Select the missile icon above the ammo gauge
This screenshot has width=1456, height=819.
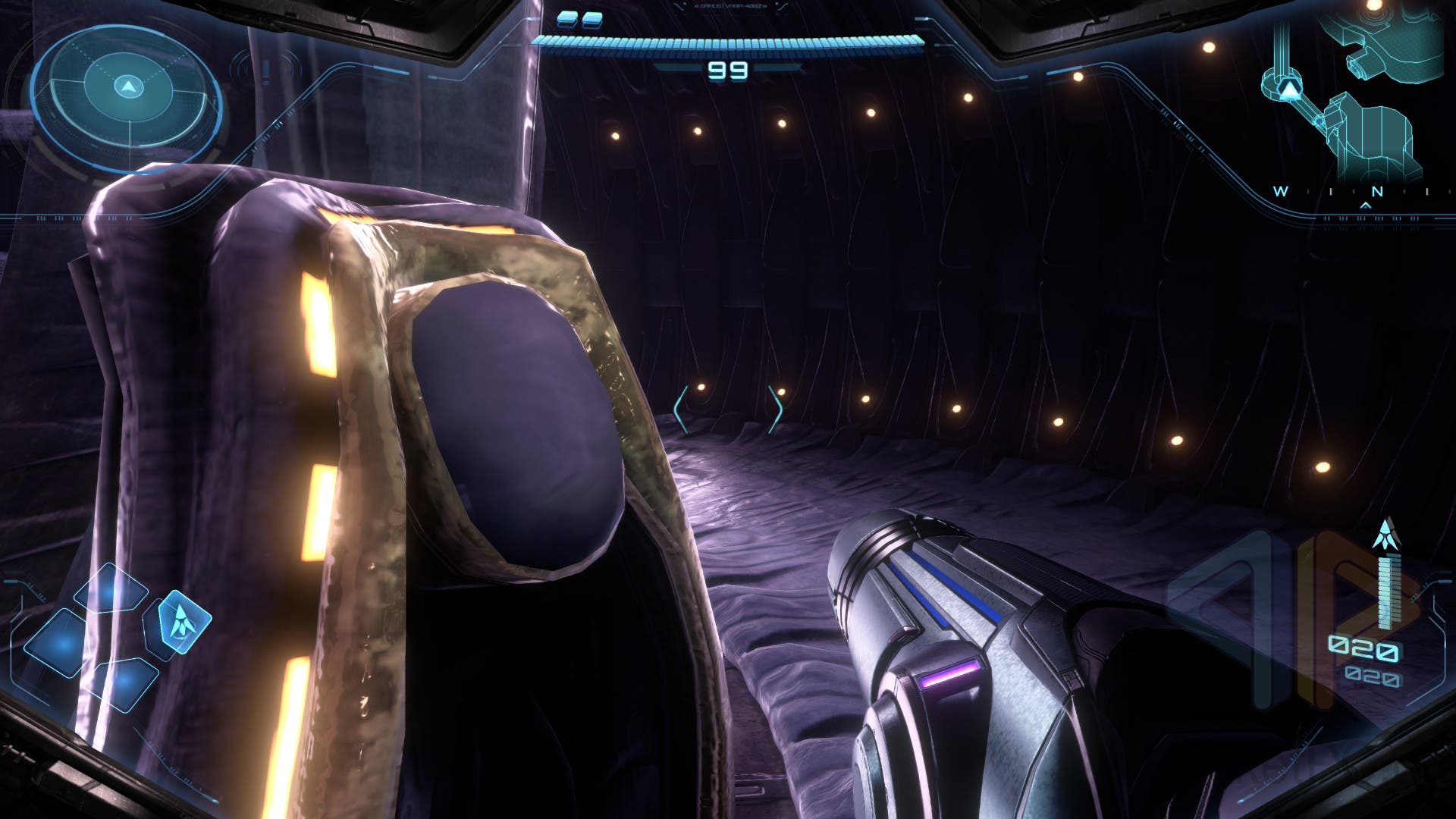pos(1386,535)
